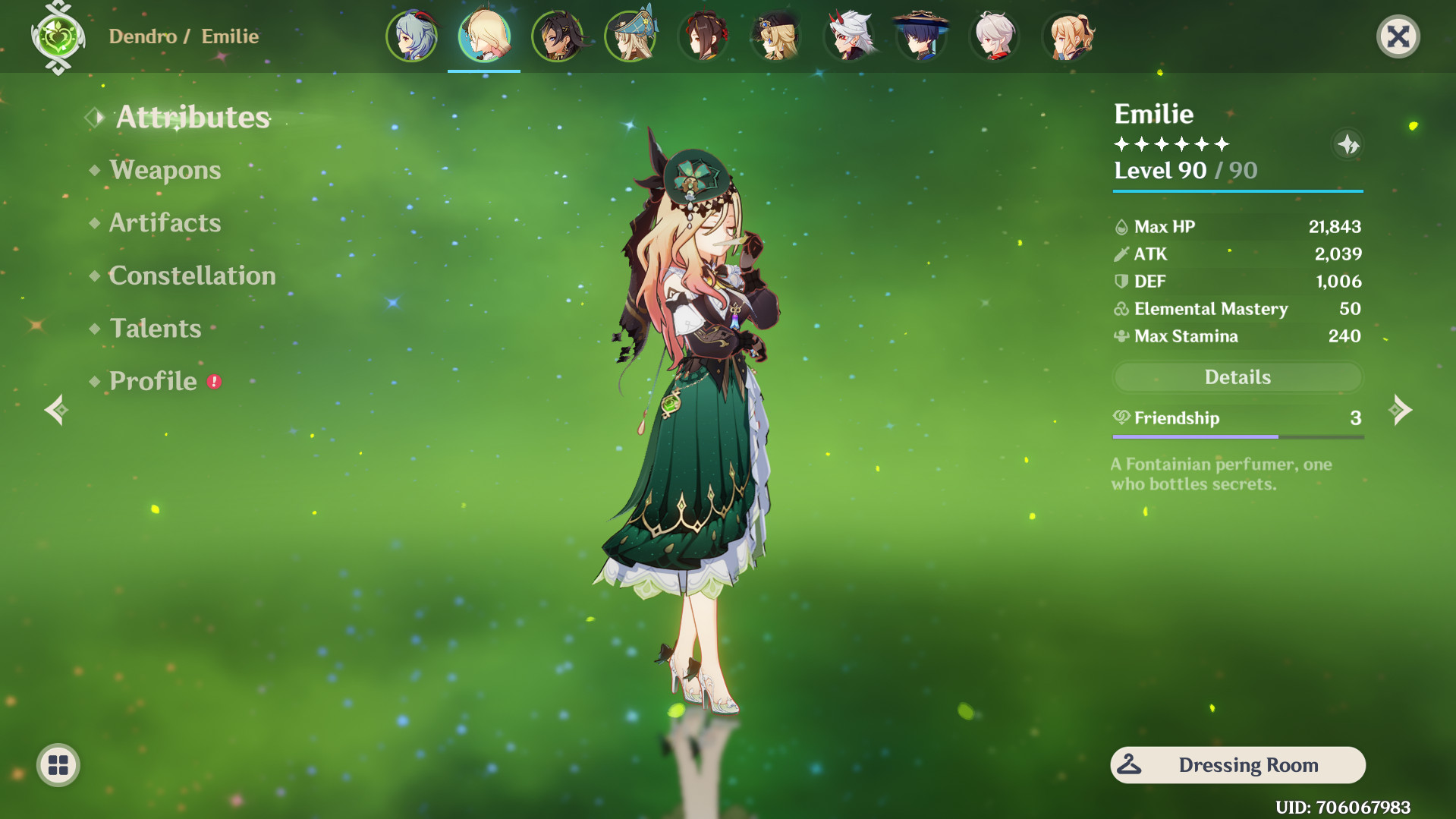
Task: Expand to the next character with right arrow
Action: pyautogui.click(x=1401, y=410)
